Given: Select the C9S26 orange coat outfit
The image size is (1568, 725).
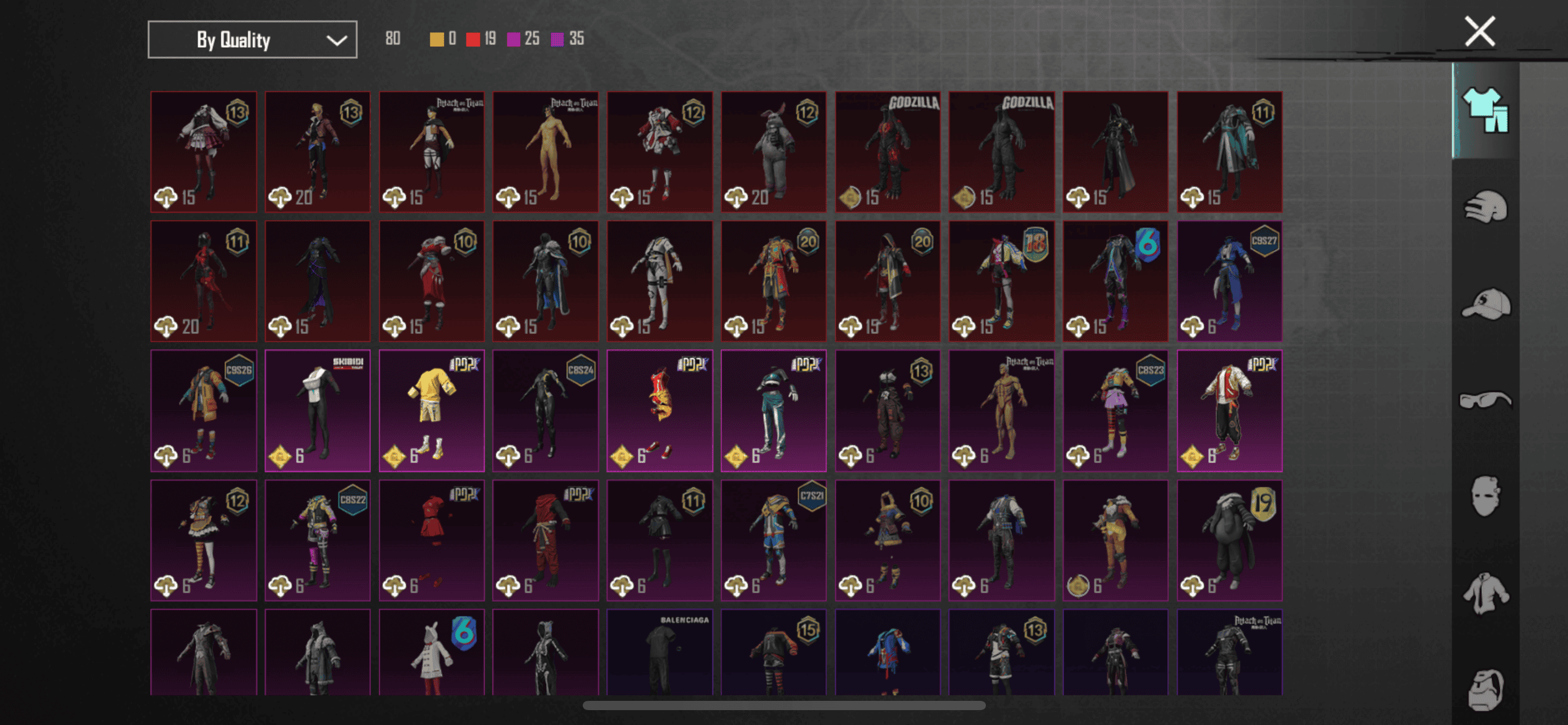Looking at the screenshot, I should click(204, 410).
